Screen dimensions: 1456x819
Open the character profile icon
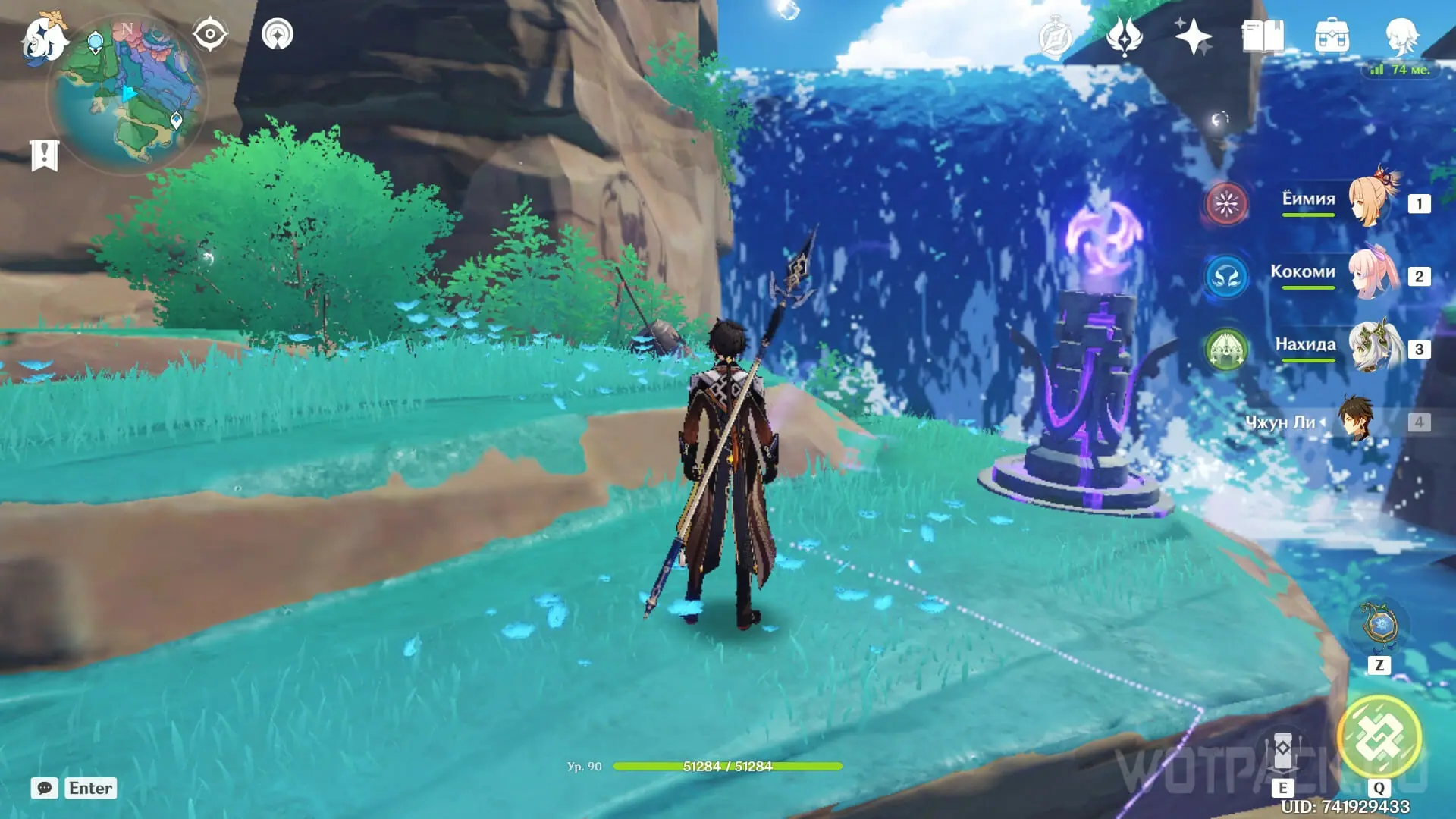(x=1401, y=36)
